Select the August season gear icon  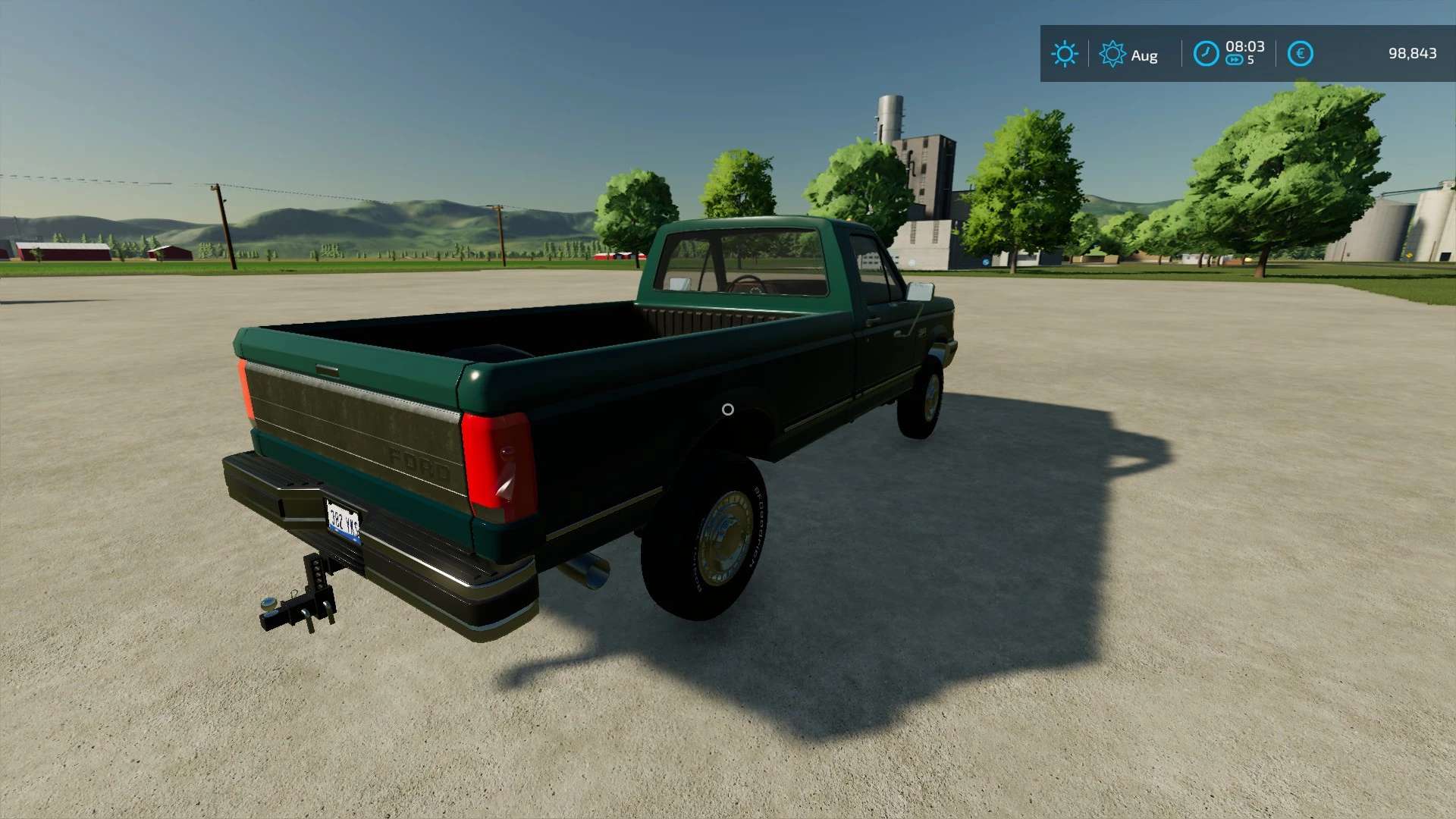(x=1112, y=54)
